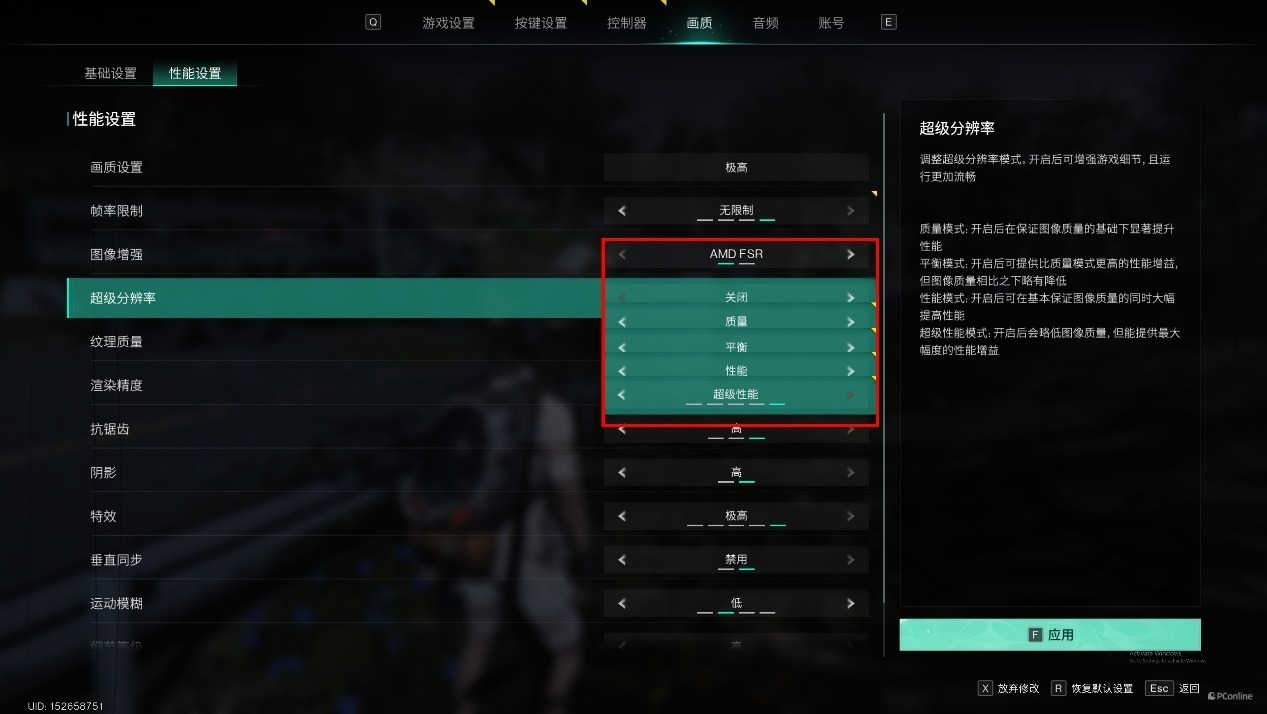Viewport: 1267px width, 714px height.
Task: Click the left arrow for 阴影 quality
Action: (x=622, y=473)
